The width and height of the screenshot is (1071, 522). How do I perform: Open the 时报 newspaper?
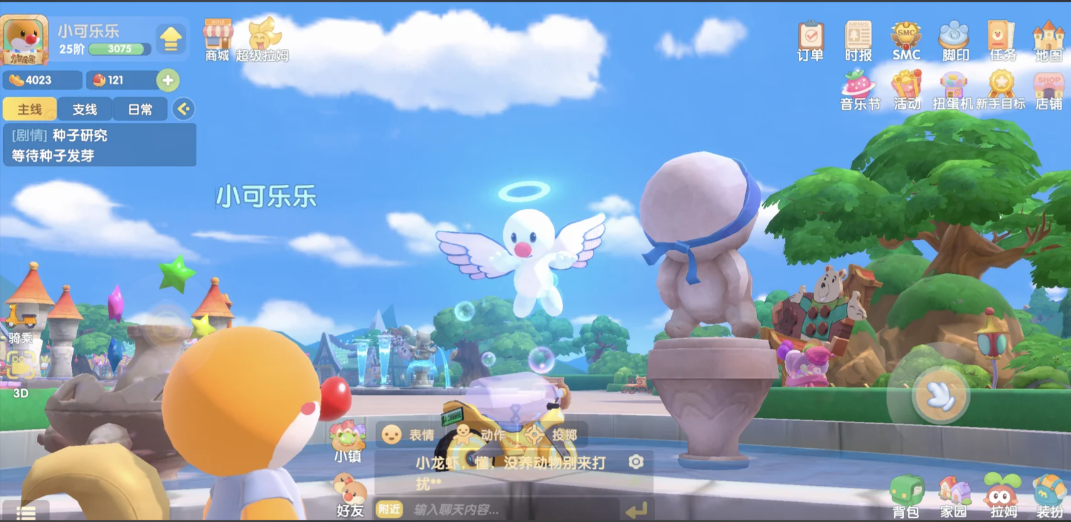(x=858, y=39)
